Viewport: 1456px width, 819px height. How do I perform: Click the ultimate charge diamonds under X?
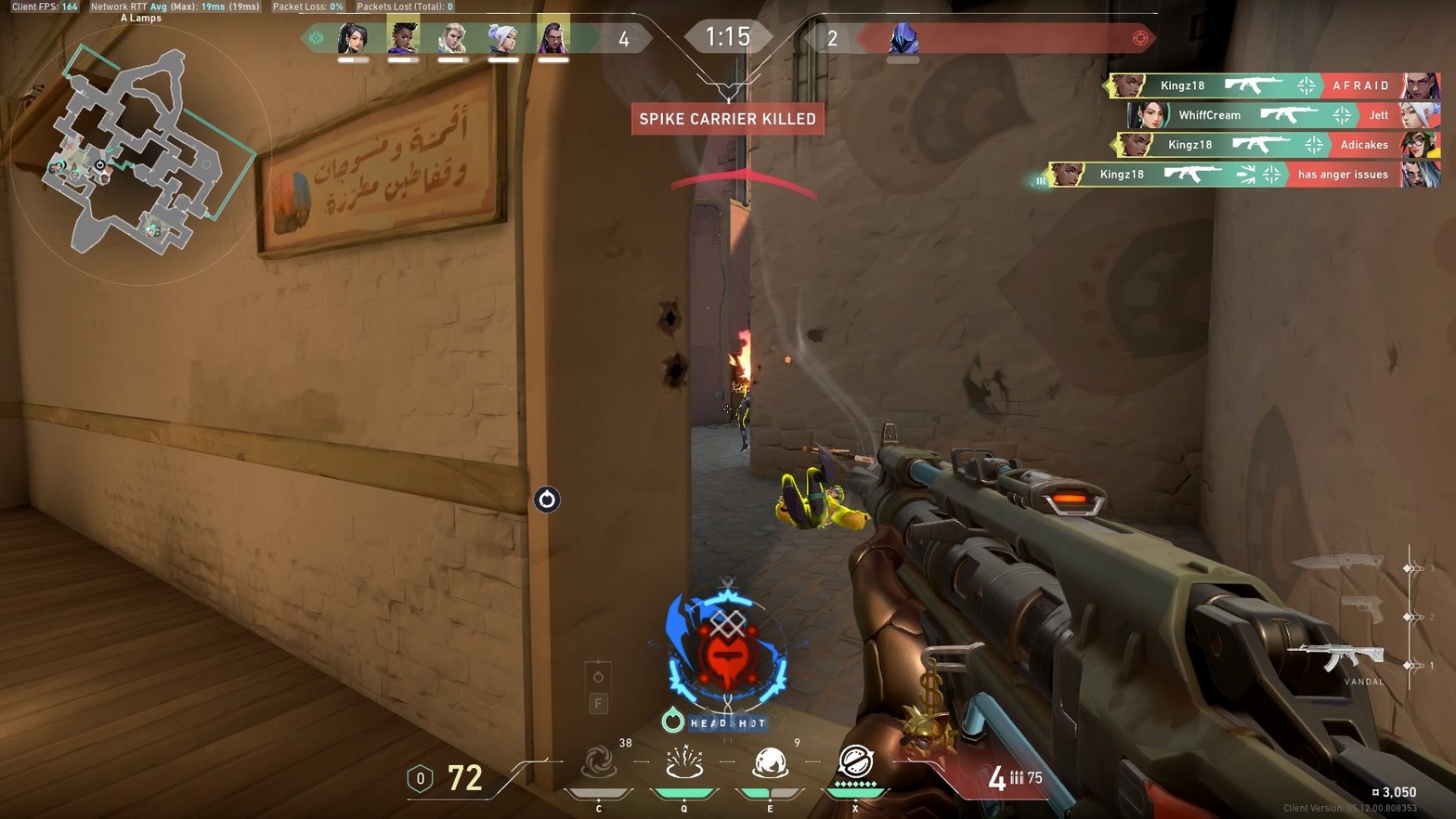point(854,785)
